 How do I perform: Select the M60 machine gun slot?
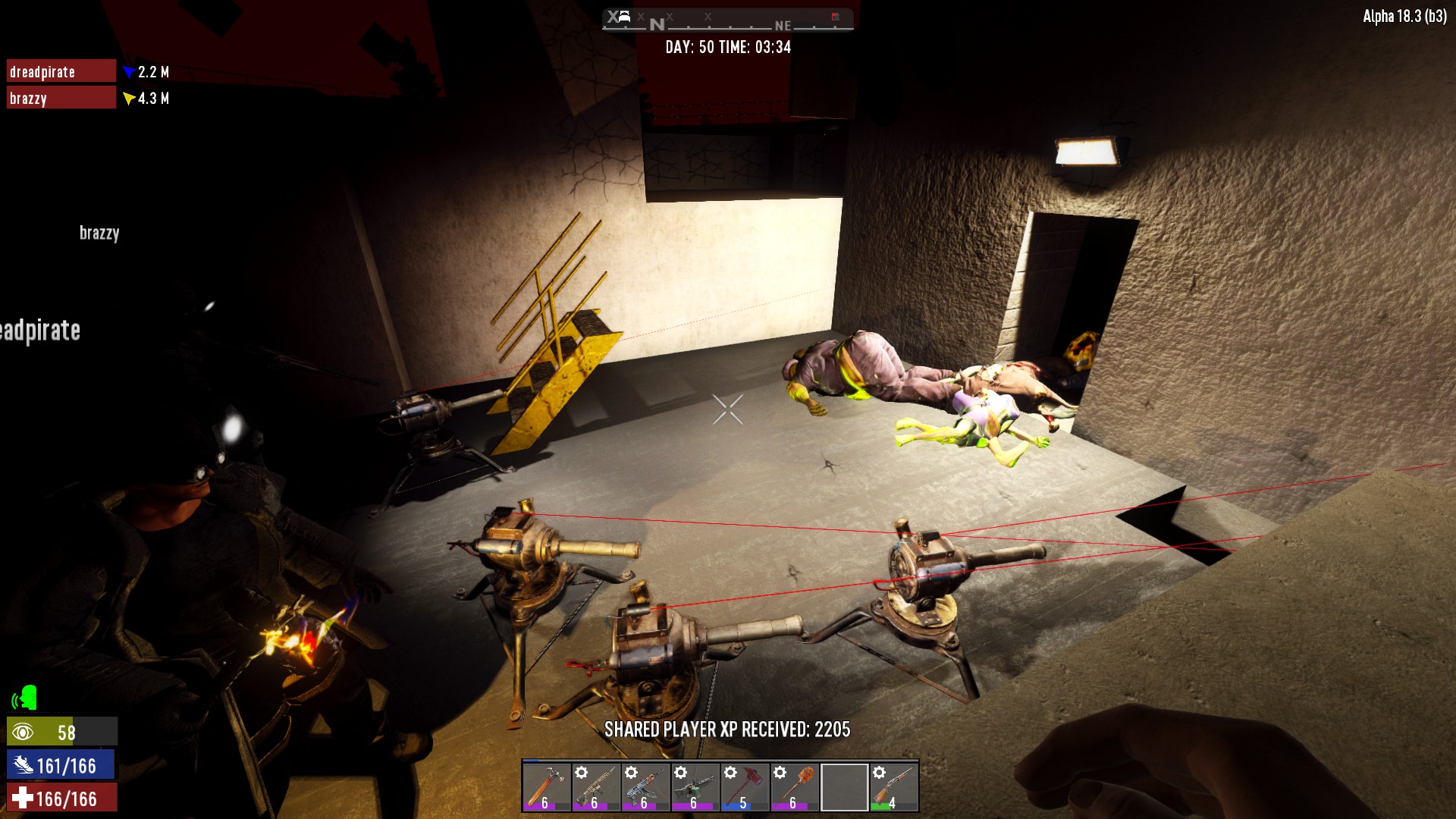[695, 786]
